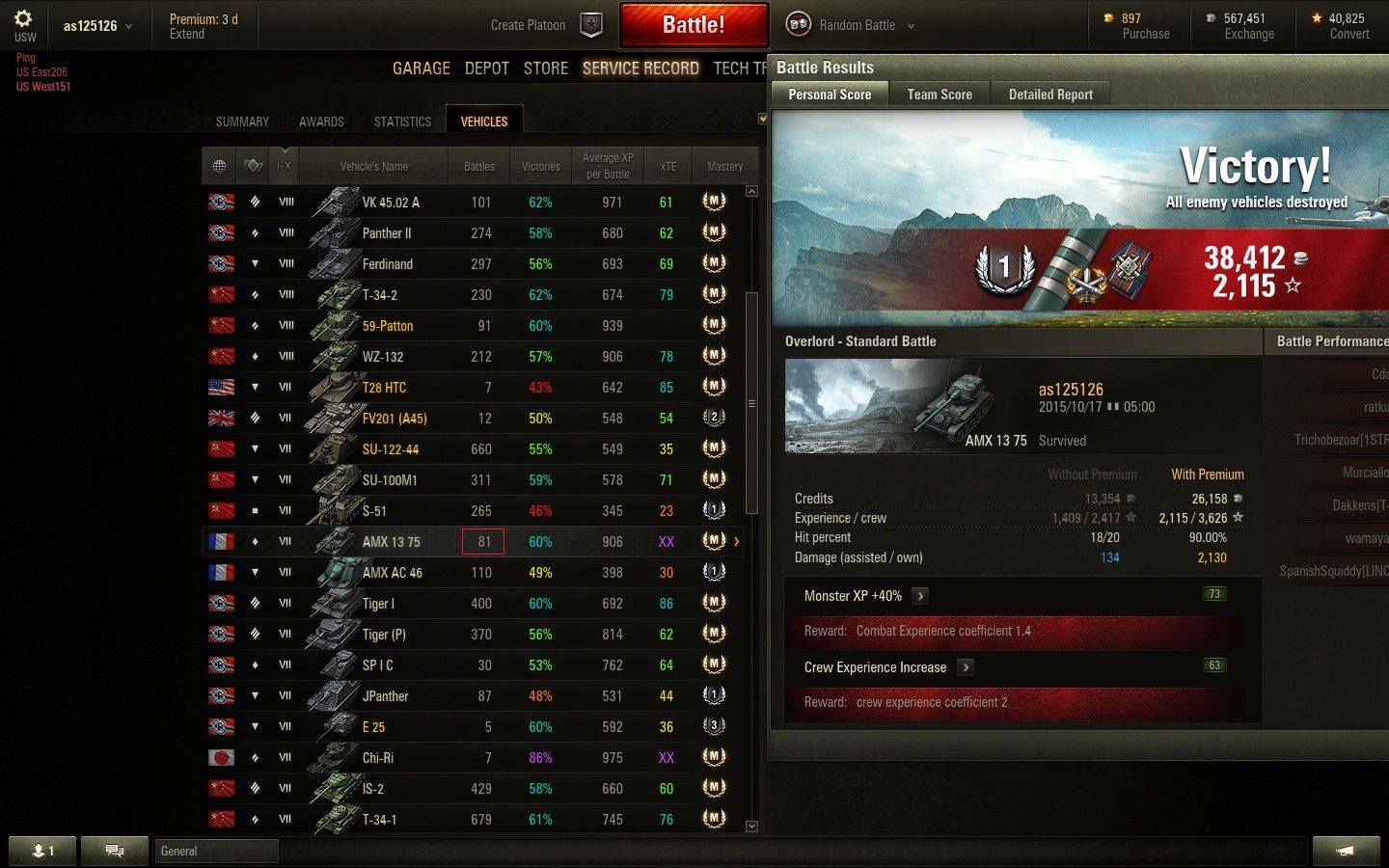Create a Platoon

[546, 25]
